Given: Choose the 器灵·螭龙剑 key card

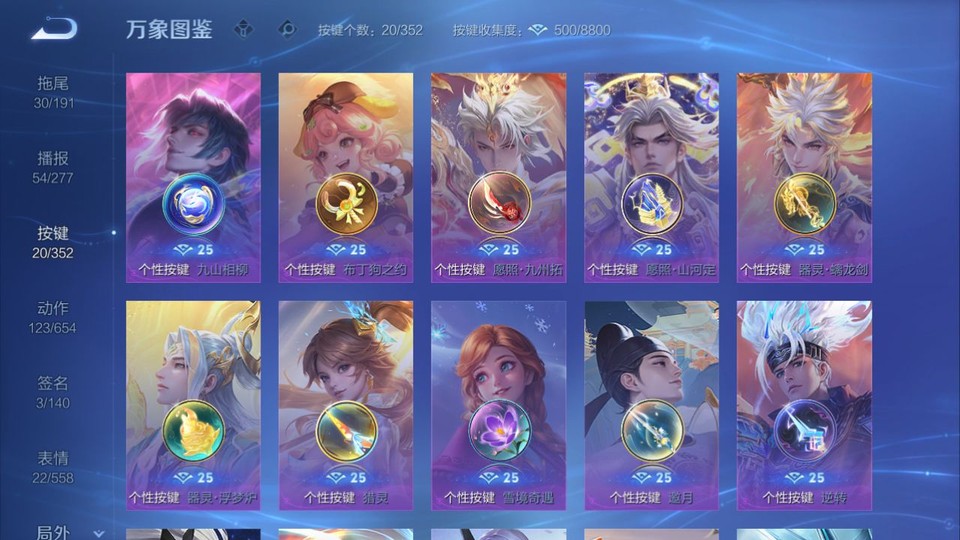Looking at the screenshot, I should point(804,177).
